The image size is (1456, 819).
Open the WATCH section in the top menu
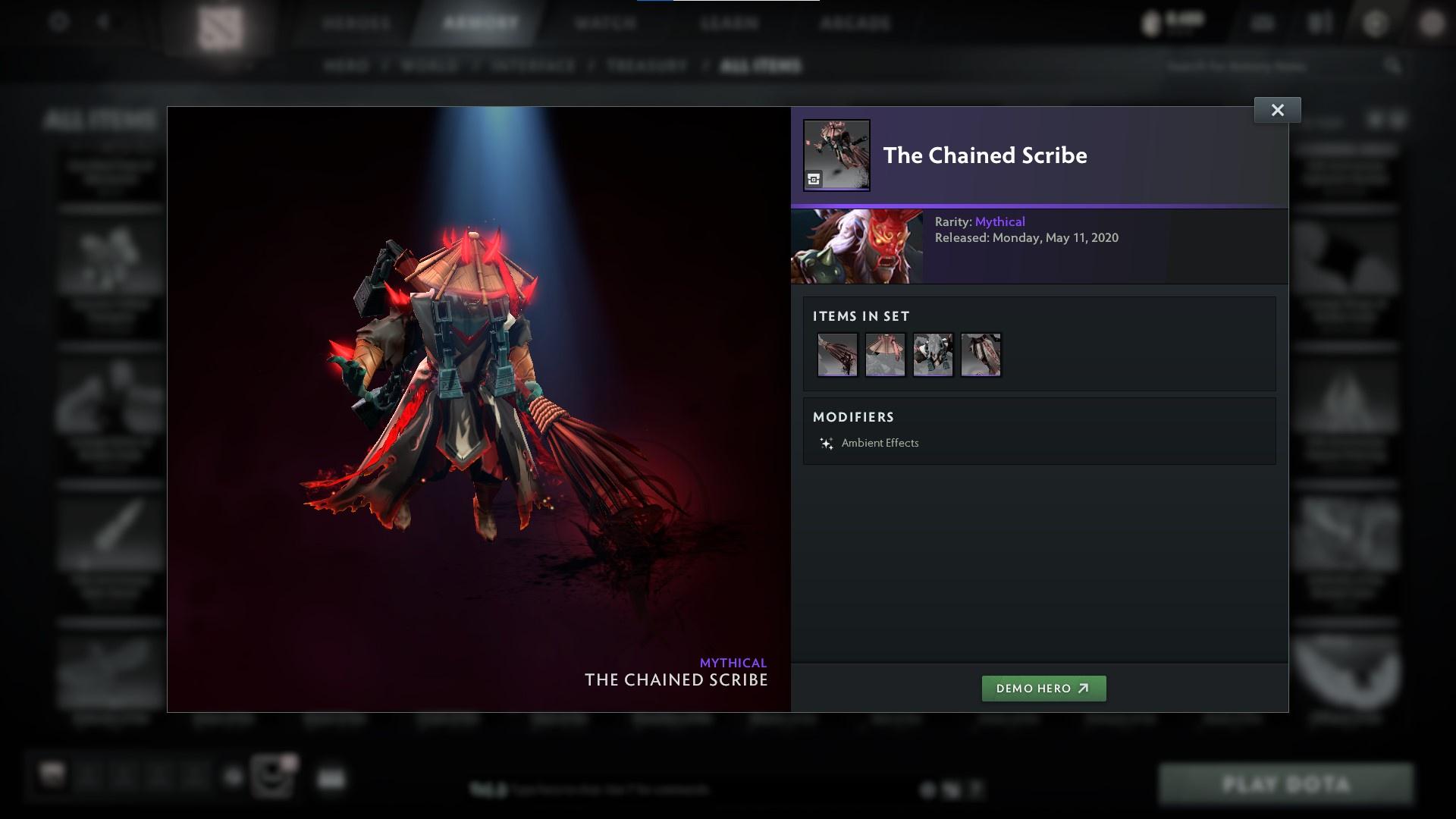602,23
